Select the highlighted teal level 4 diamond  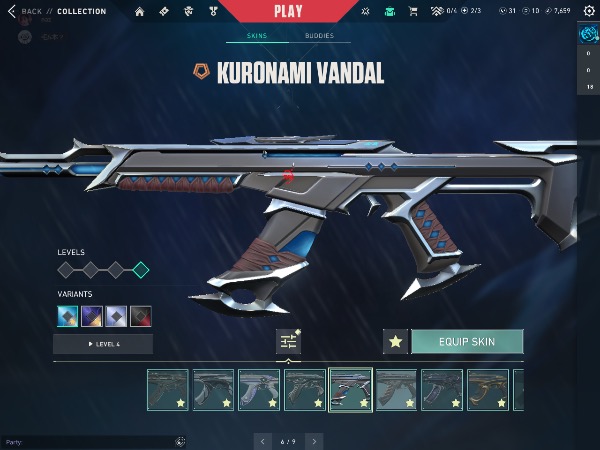click(141, 269)
